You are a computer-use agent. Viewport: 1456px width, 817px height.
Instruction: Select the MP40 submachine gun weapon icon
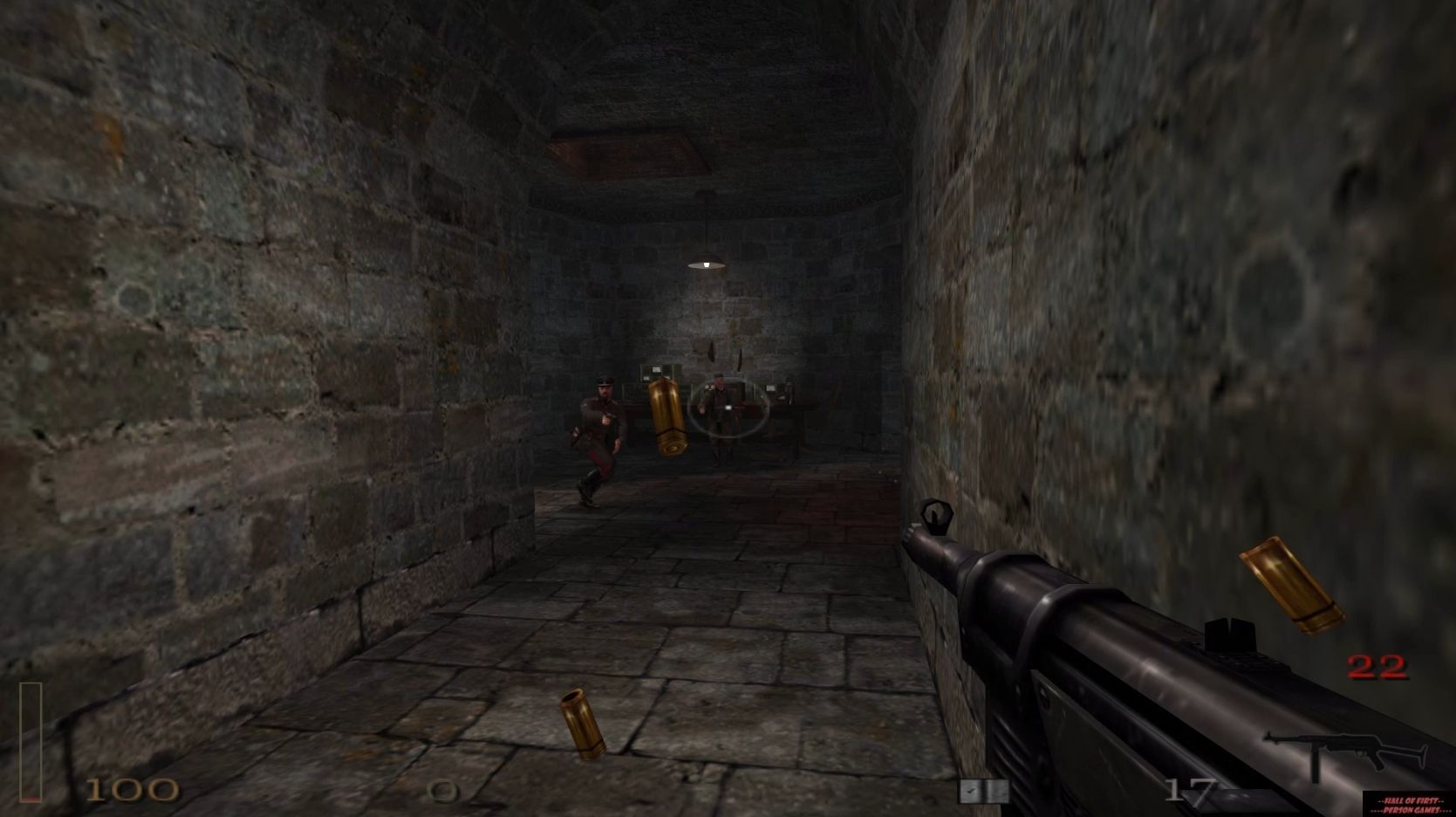tap(1345, 754)
